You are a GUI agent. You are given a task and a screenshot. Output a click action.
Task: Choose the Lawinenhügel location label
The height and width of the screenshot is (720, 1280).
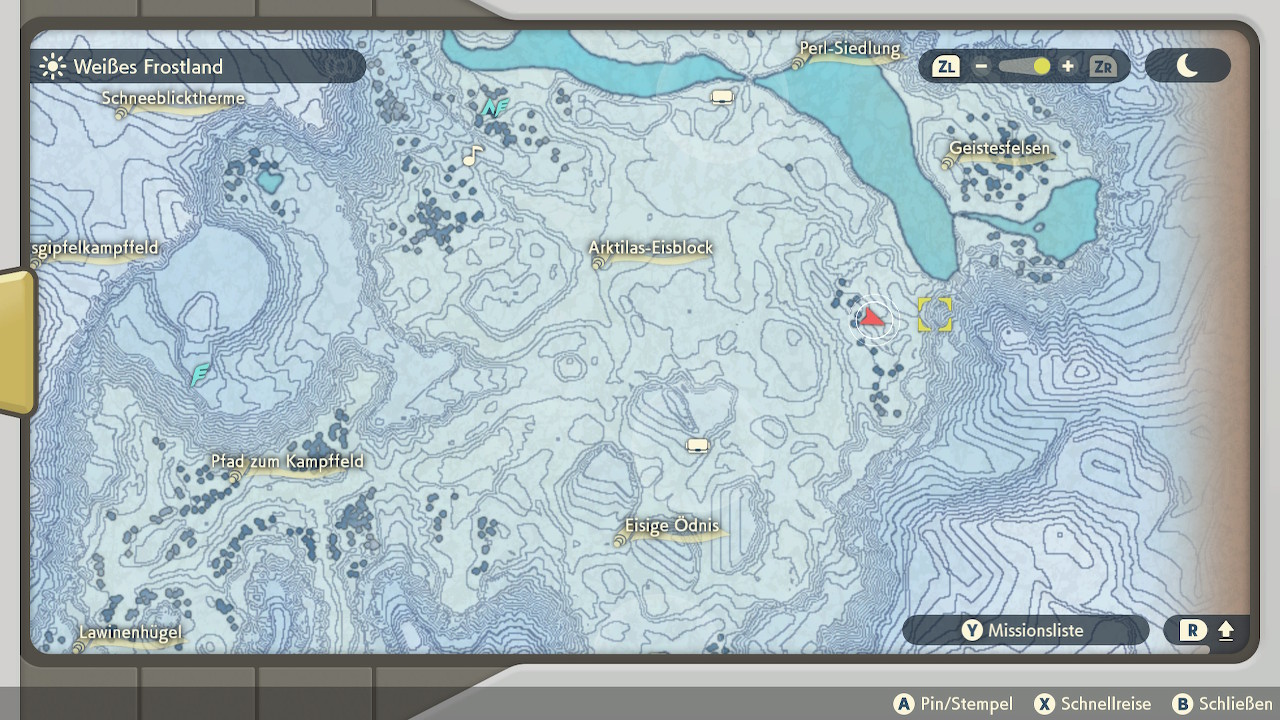131,633
